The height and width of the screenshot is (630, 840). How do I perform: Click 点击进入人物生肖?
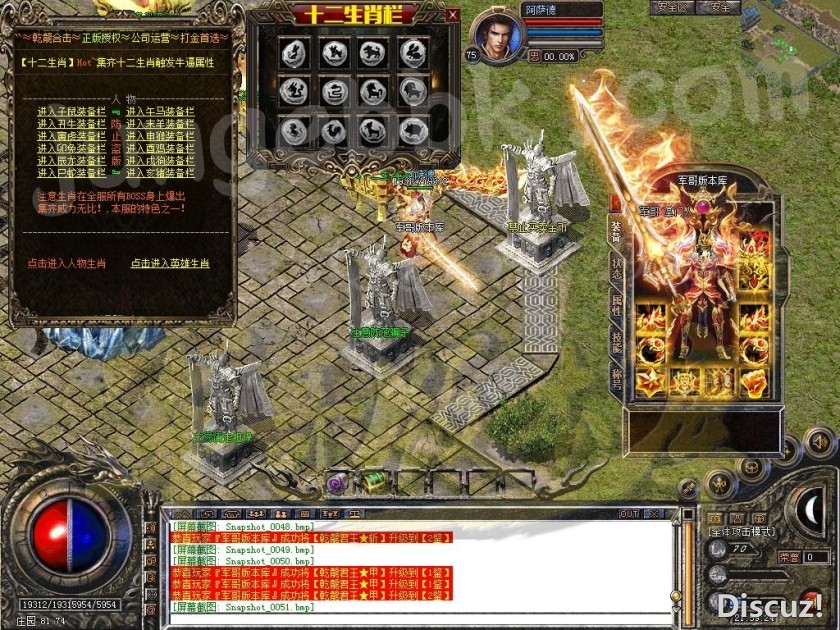[x=67, y=264]
